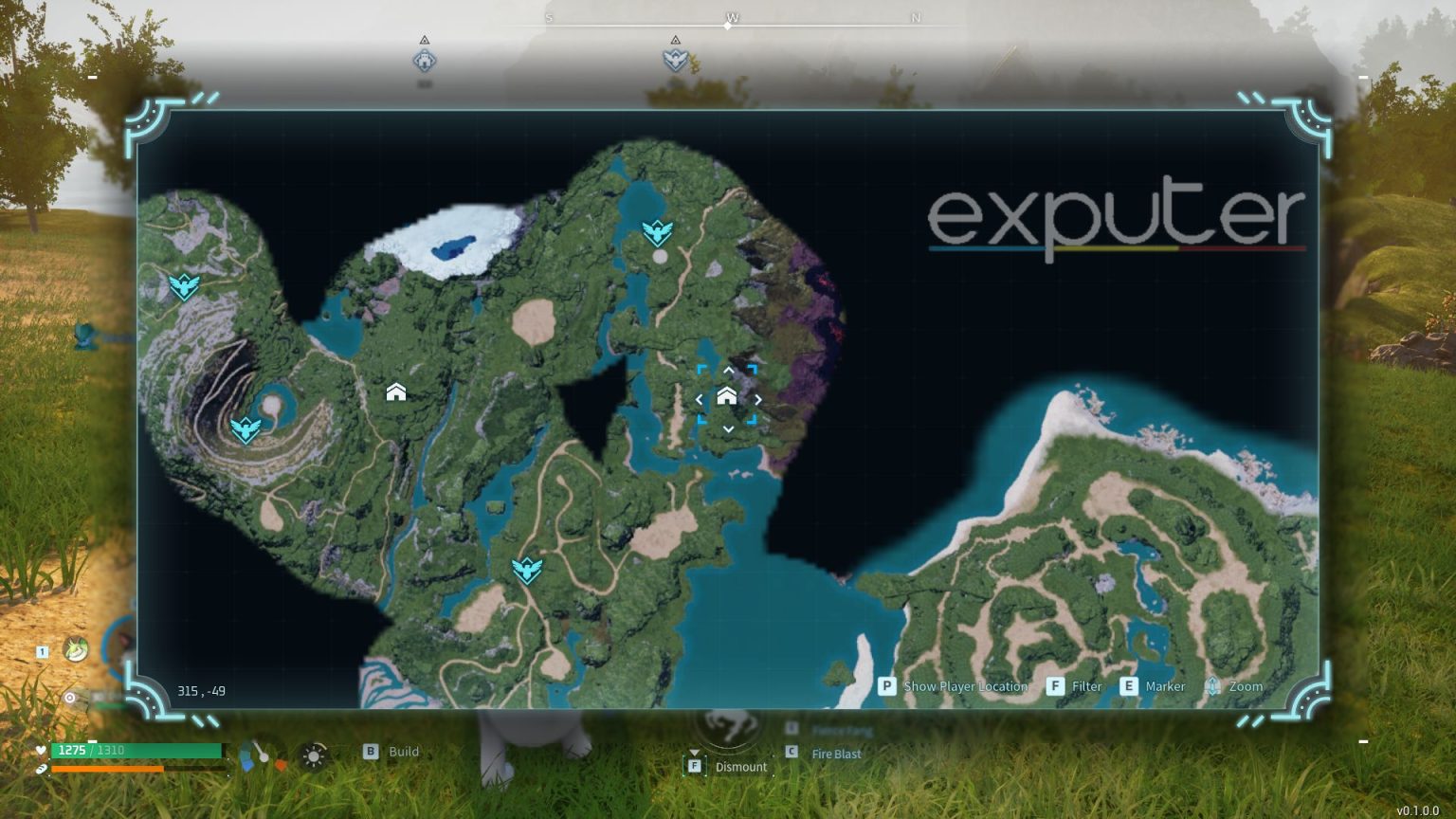Select the western base camp house icon

[x=395, y=391]
